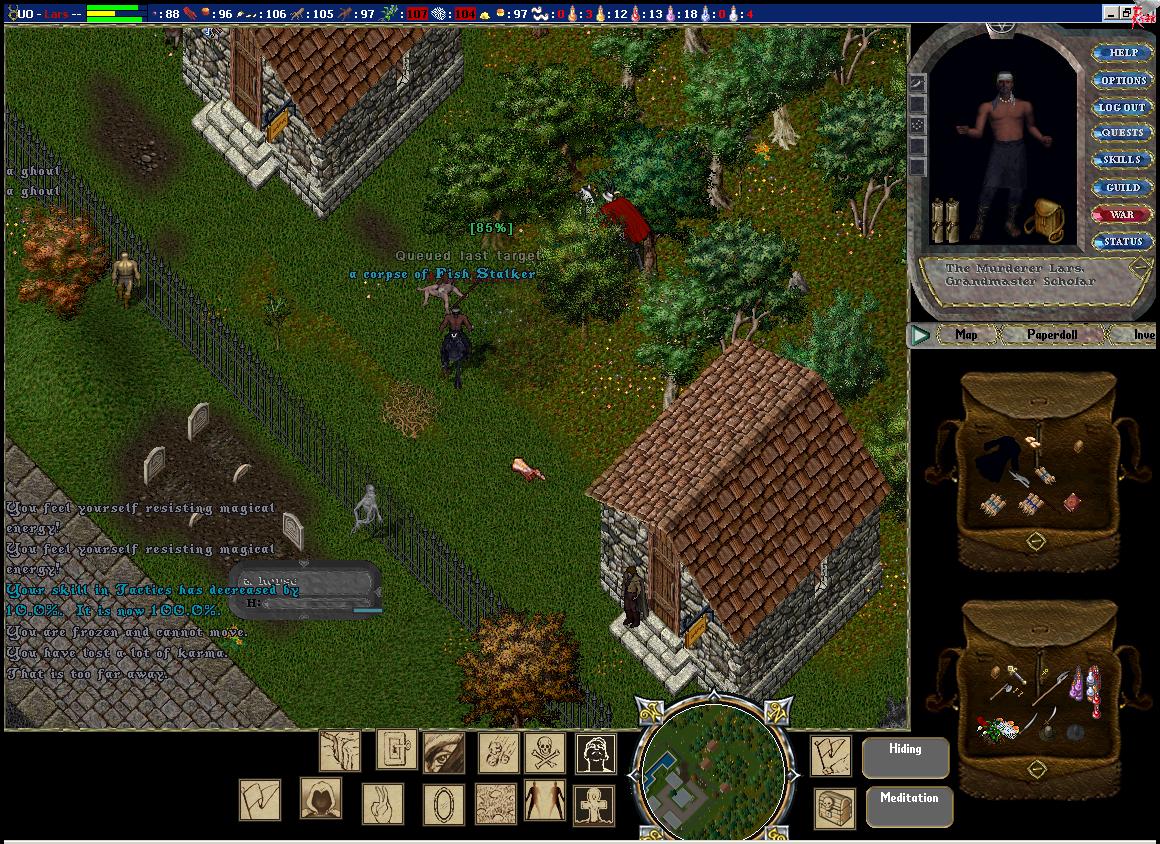Toggle the red War mode button
This screenshot has width=1160, height=844.
click(1122, 214)
